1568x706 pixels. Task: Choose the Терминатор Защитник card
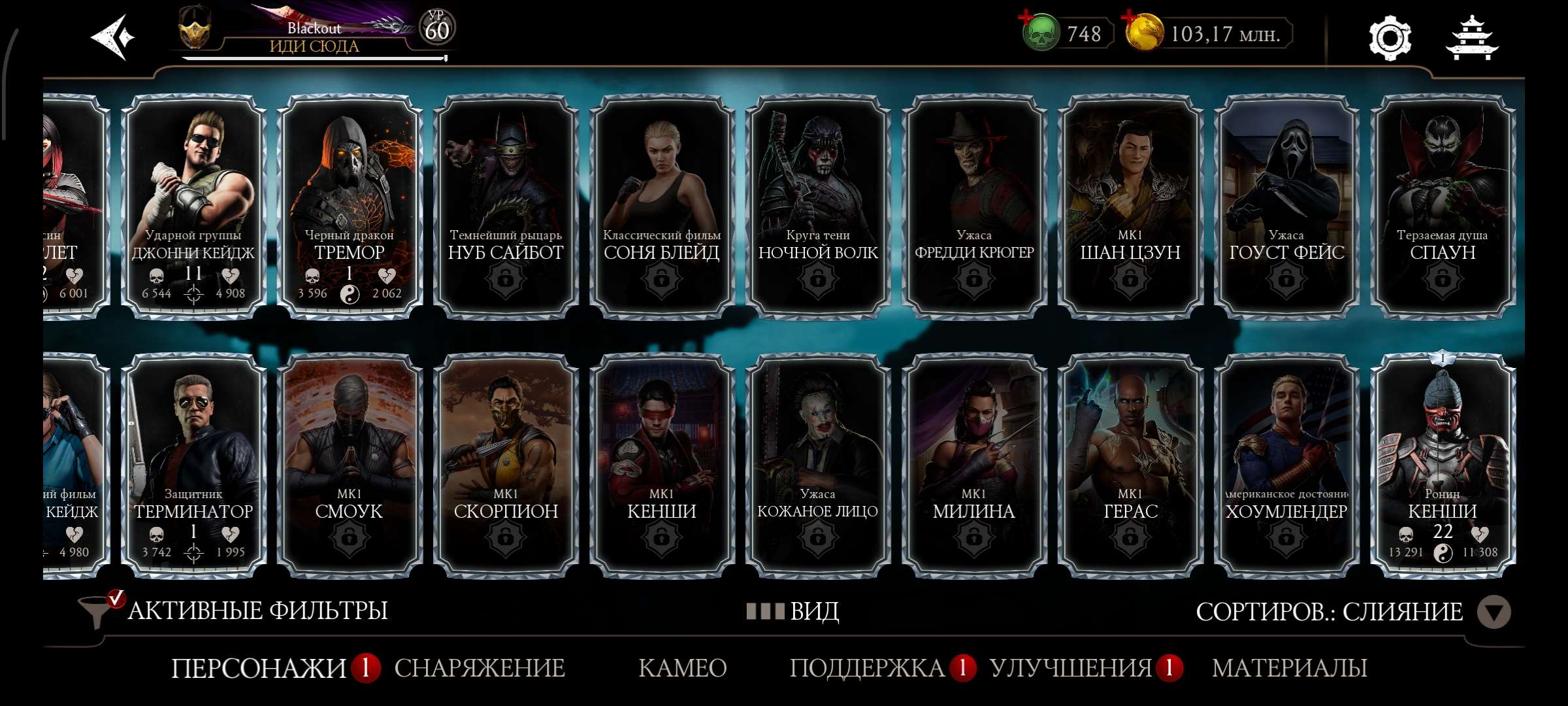pos(193,465)
